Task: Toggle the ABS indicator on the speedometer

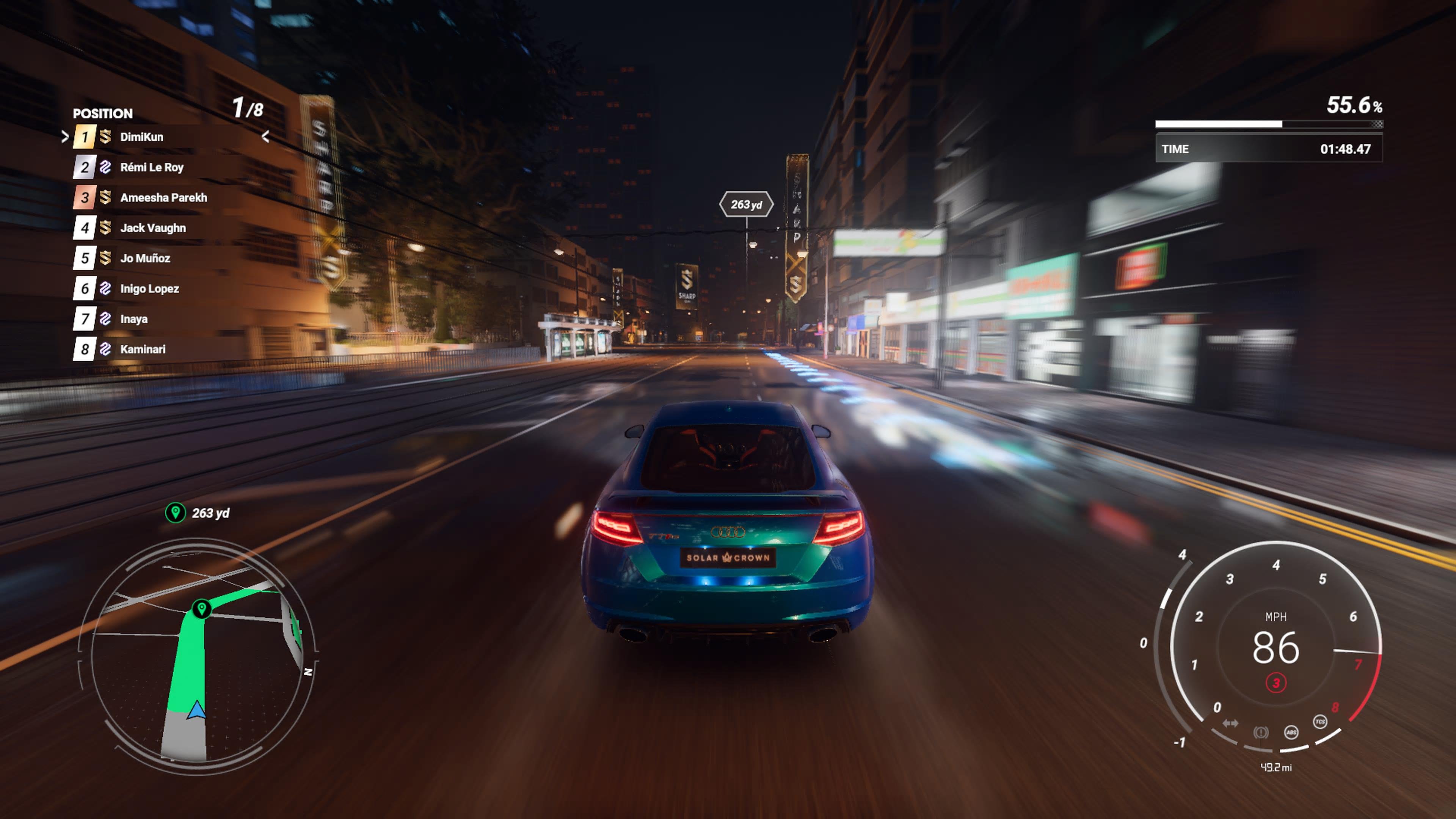Action: pyautogui.click(x=1291, y=733)
